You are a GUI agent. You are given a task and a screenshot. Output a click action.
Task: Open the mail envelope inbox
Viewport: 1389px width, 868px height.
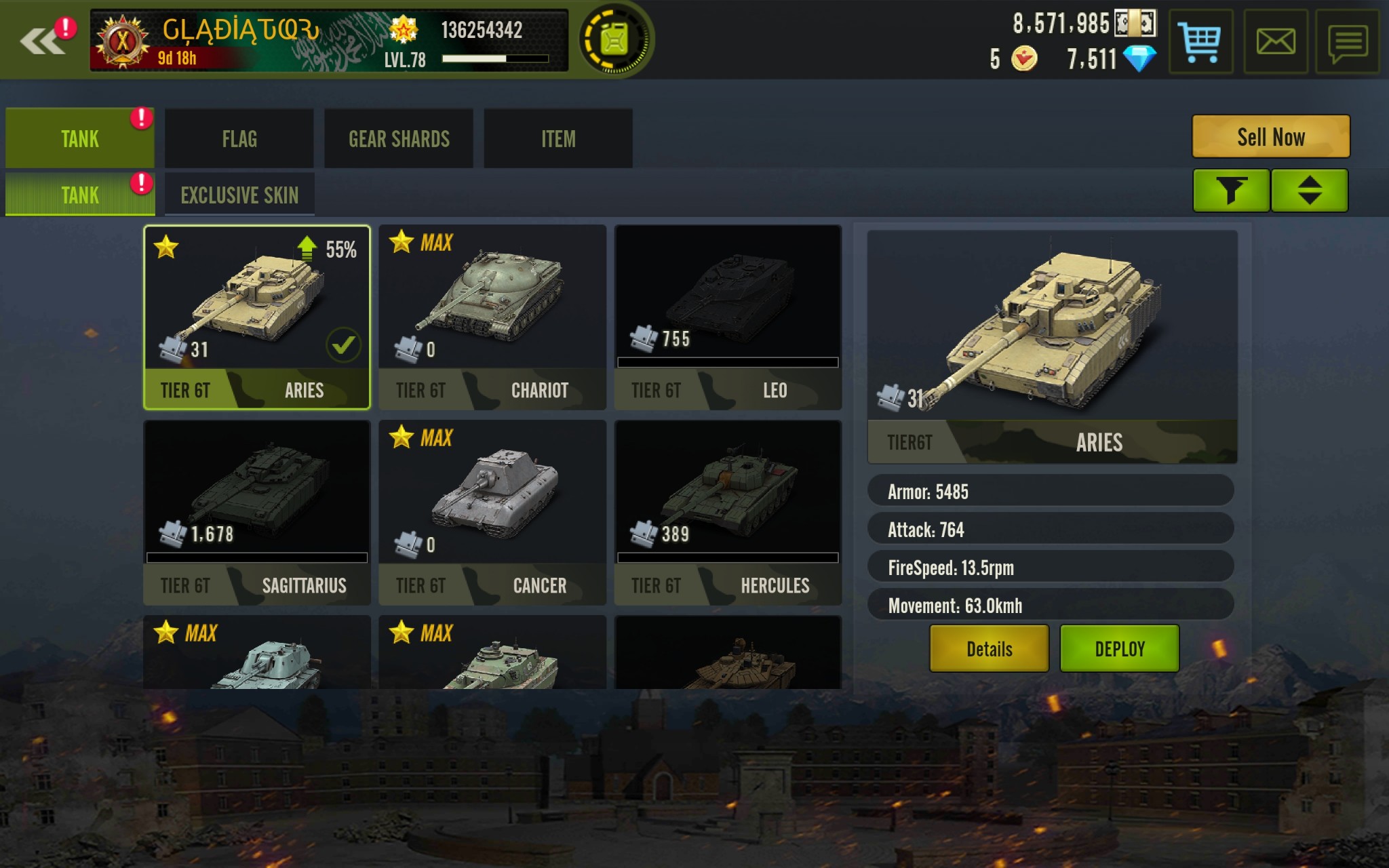pyautogui.click(x=1275, y=41)
